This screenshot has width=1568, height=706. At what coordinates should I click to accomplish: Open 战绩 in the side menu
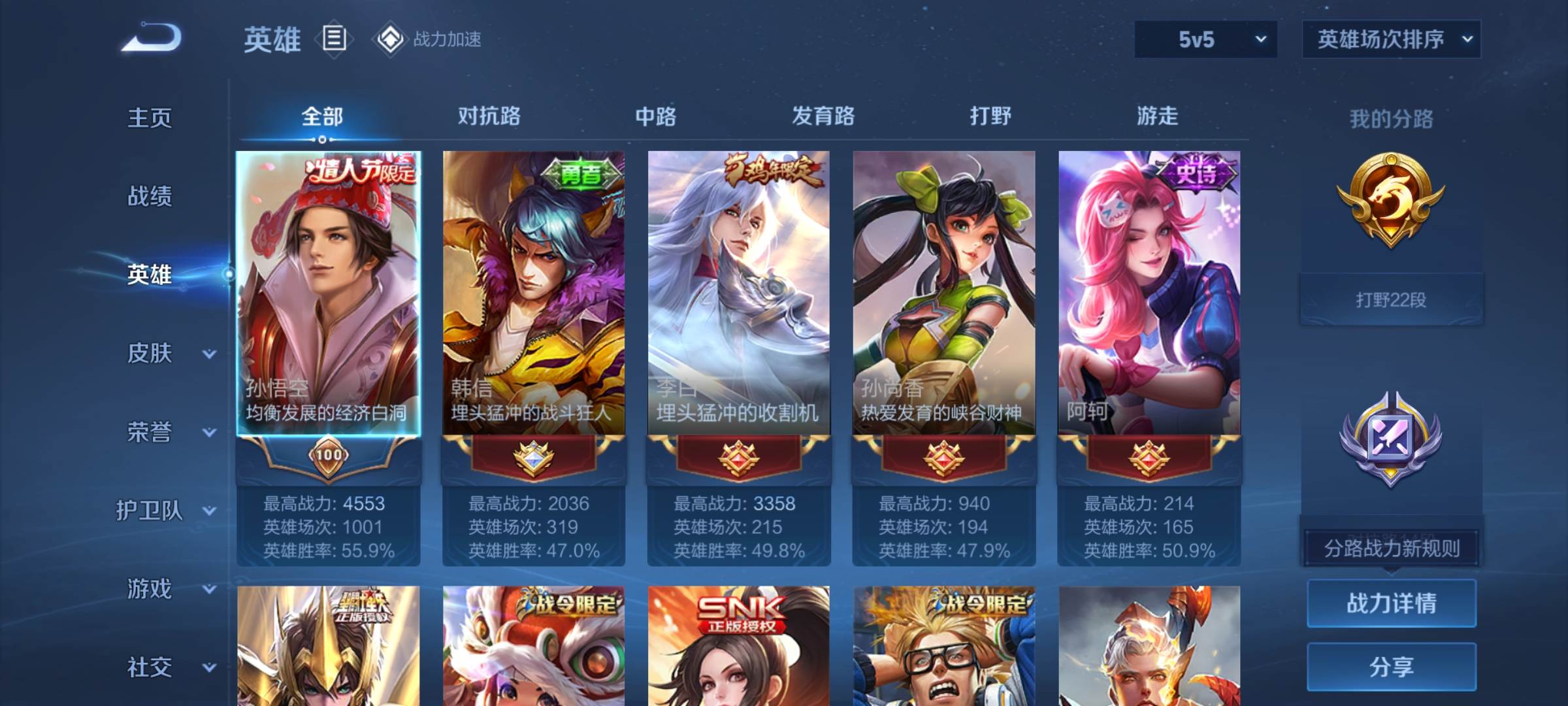(x=150, y=196)
